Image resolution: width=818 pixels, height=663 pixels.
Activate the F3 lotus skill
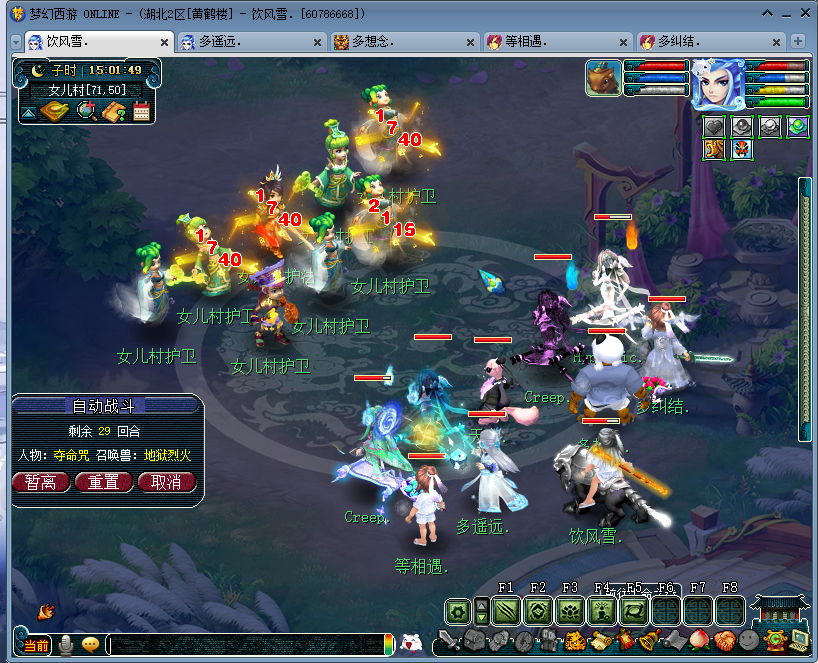coord(571,611)
